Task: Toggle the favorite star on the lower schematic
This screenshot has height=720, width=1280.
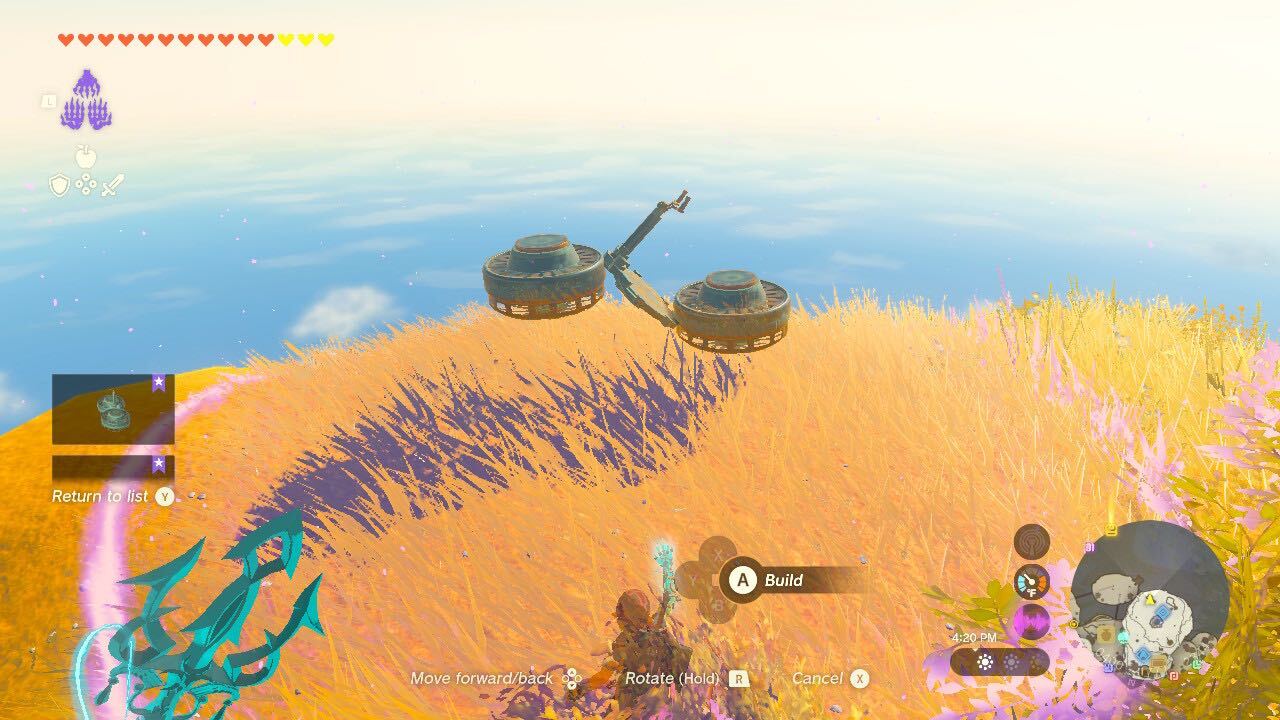Action: pyautogui.click(x=158, y=463)
